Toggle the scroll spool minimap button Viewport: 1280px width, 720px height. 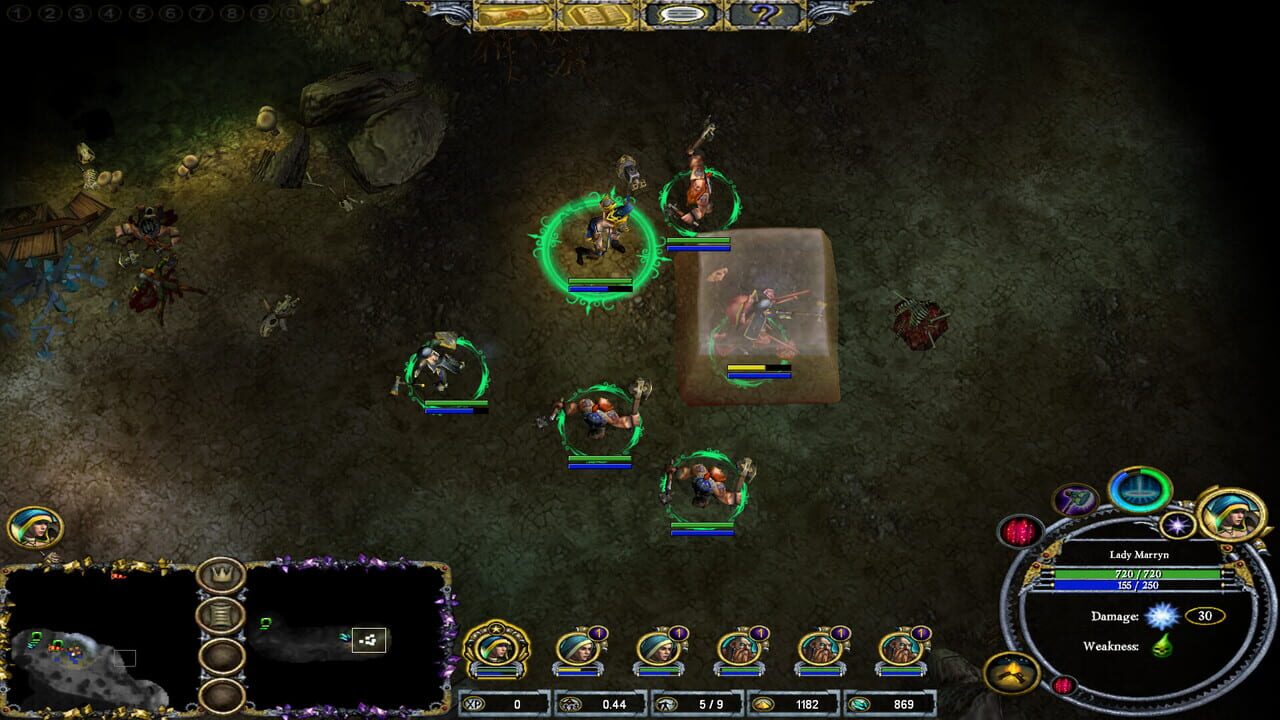(220, 616)
